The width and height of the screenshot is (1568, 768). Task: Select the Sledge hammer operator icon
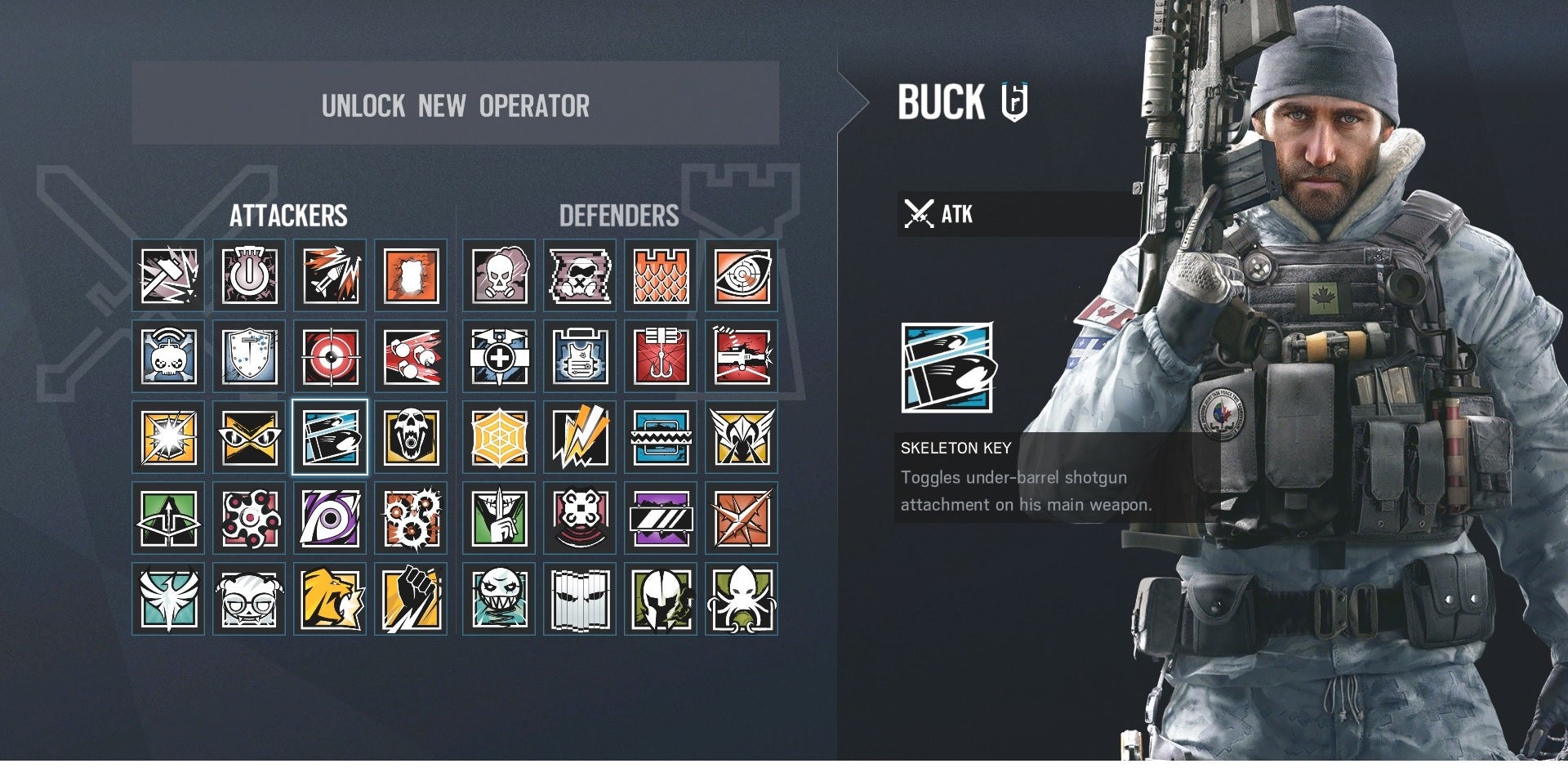(x=167, y=275)
